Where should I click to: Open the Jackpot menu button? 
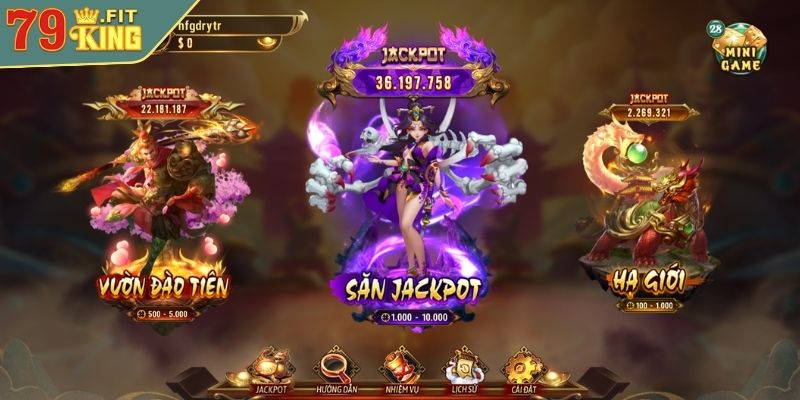tap(270, 370)
